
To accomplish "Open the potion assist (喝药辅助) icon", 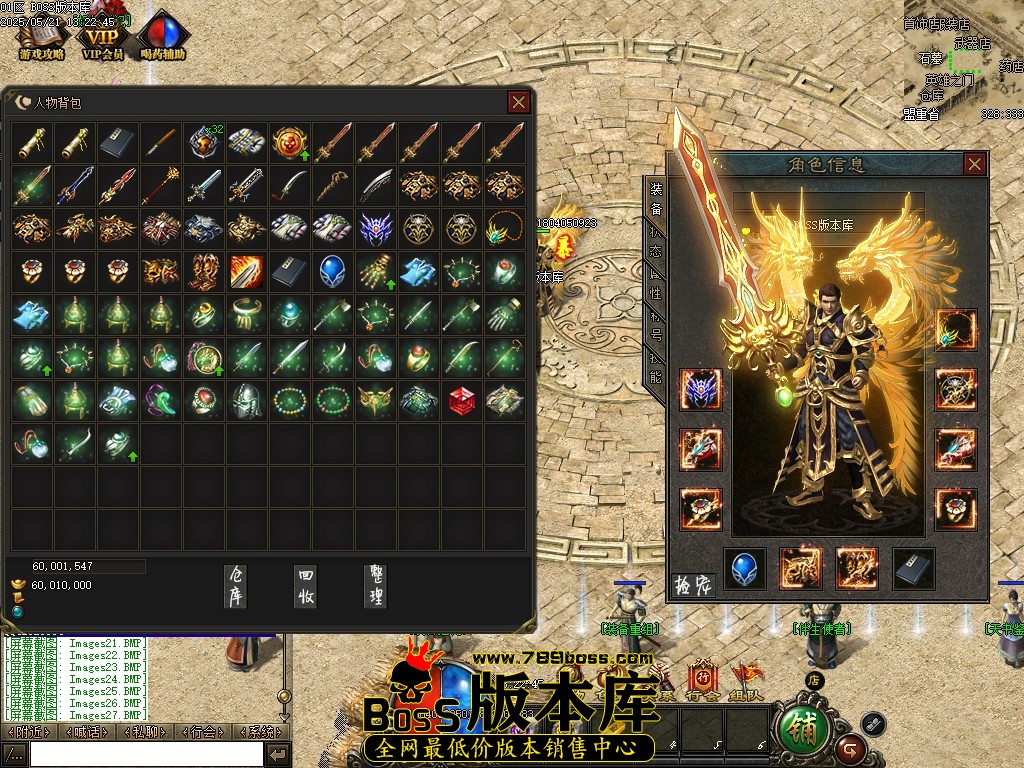I will 162,38.
